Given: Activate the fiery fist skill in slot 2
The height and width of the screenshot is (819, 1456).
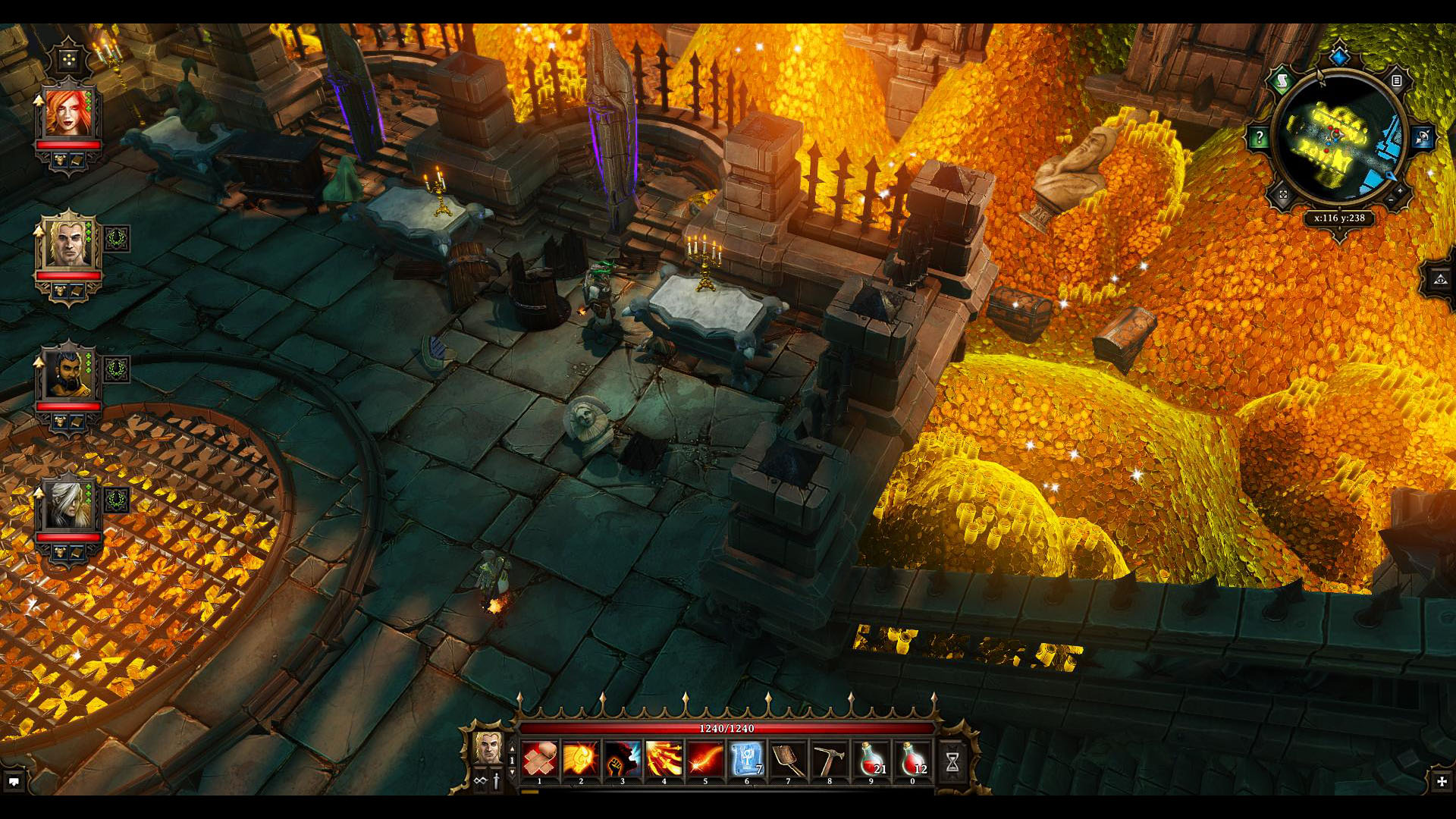Looking at the screenshot, I should 581,759.
